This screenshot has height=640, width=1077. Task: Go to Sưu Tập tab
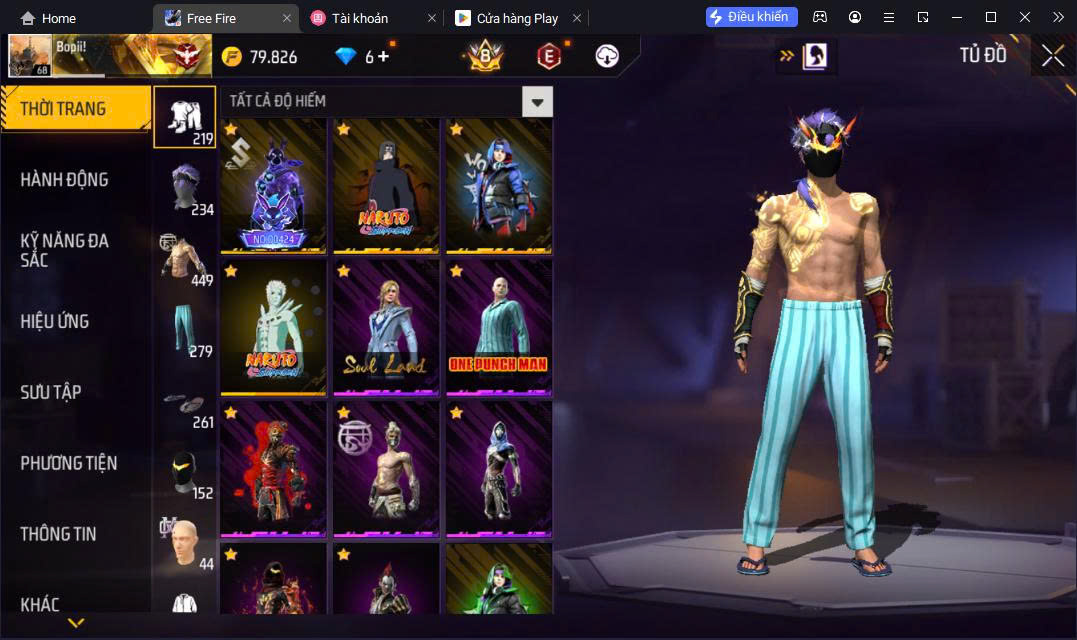pos(50,392)
